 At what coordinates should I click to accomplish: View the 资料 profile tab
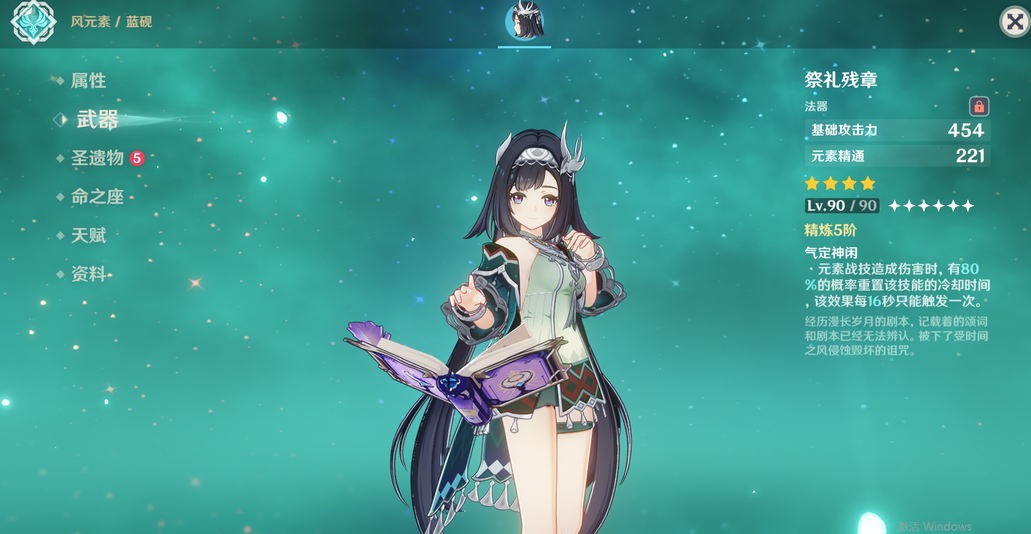pos(88,274)
